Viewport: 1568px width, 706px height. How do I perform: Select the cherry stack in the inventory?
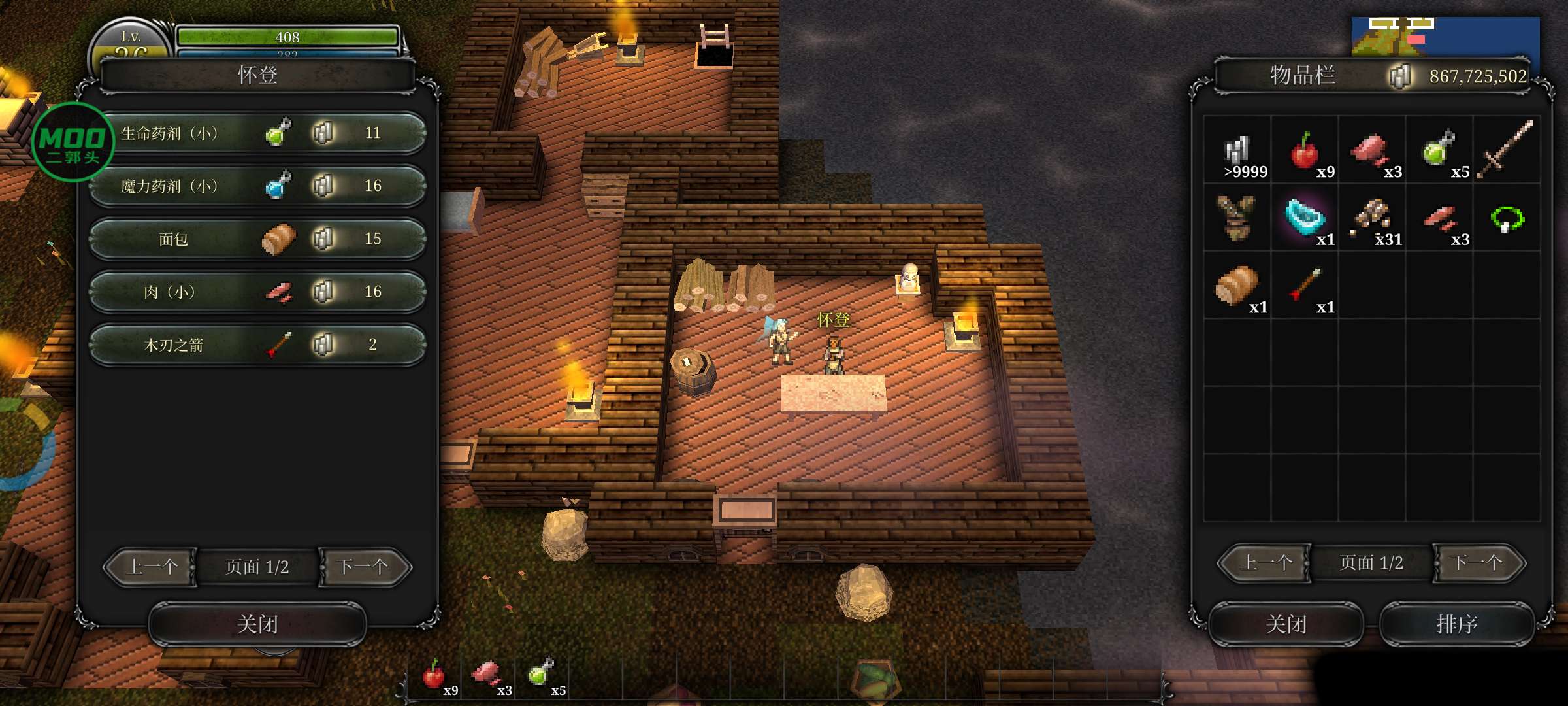[x=1305, y=152]
